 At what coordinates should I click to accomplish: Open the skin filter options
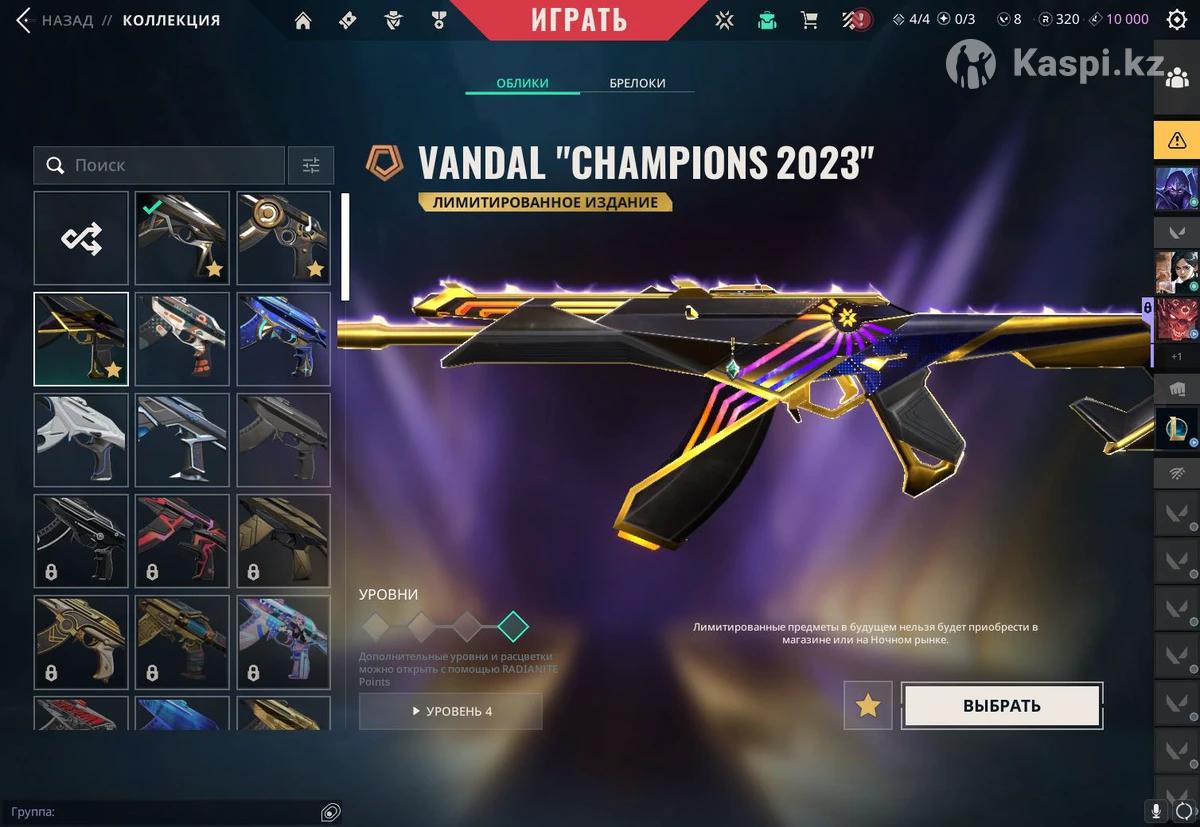click(311, 165)
